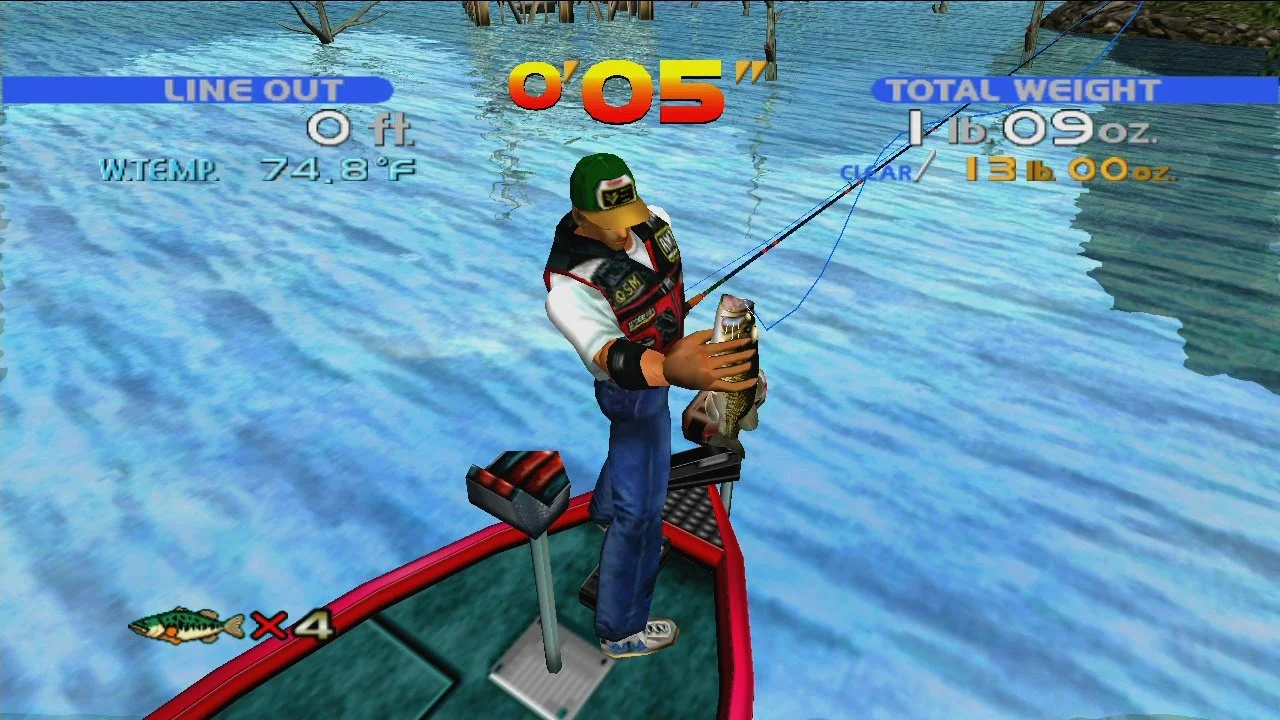Image resolution: width=1280 pixels, height=720 pixels.
Task: Toggle the TOTAL WEIGHT display banner
Action: (1022, 89)
